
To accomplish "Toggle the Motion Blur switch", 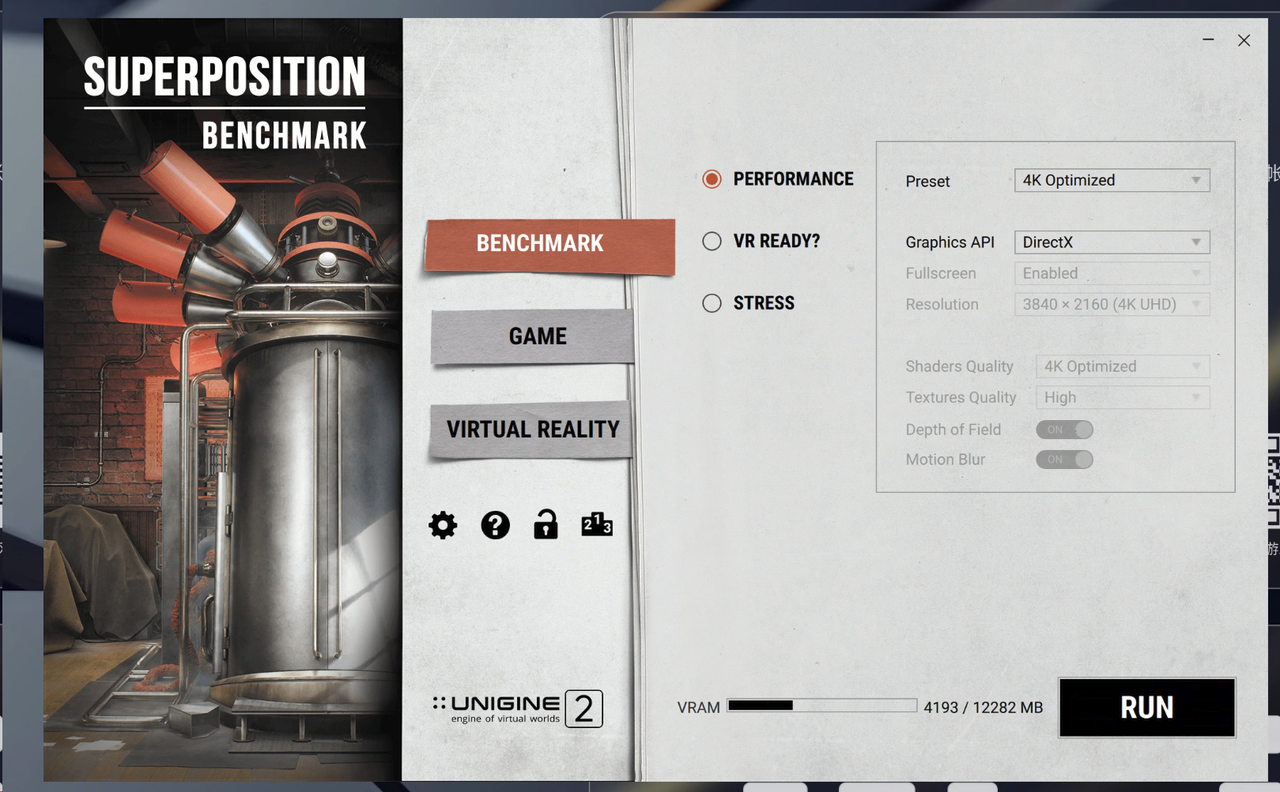I will [x=1064, y=459].
